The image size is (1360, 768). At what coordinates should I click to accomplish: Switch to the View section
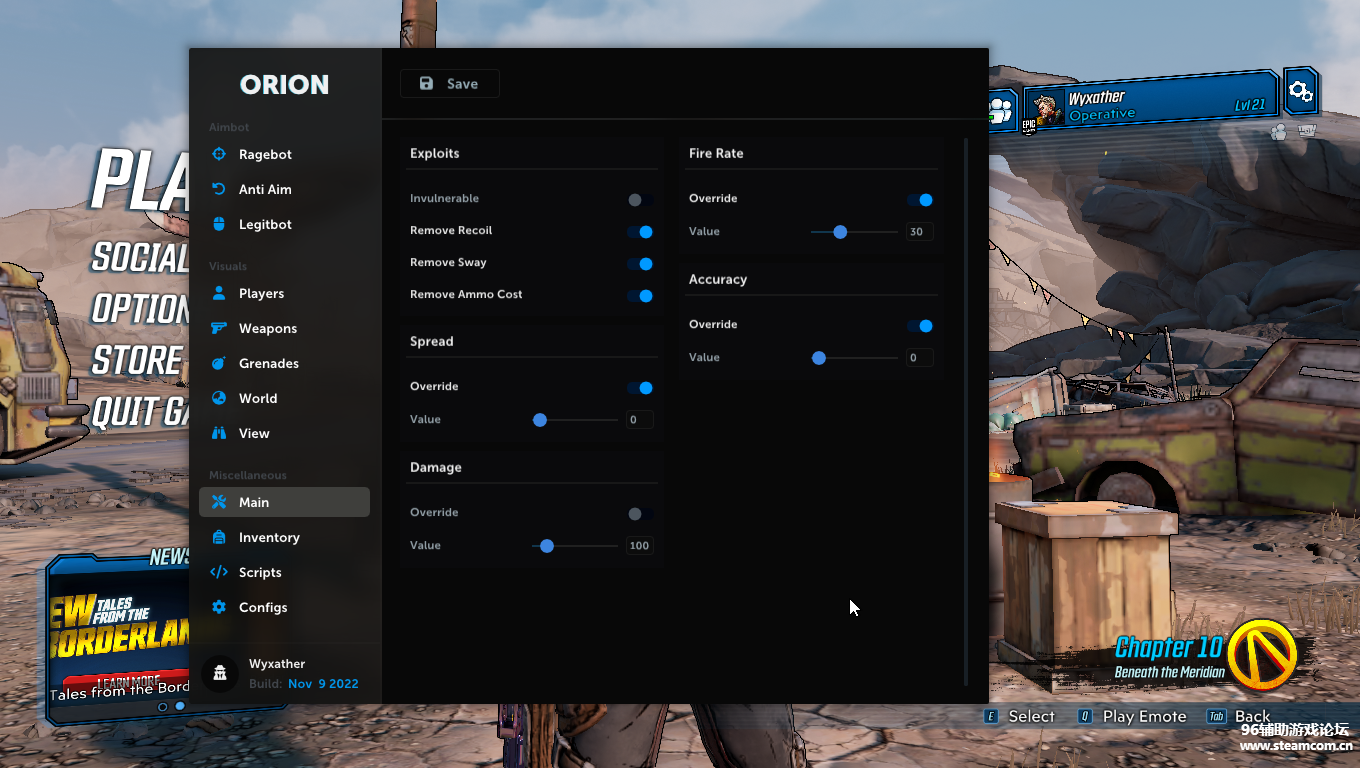tap(254, 434)
